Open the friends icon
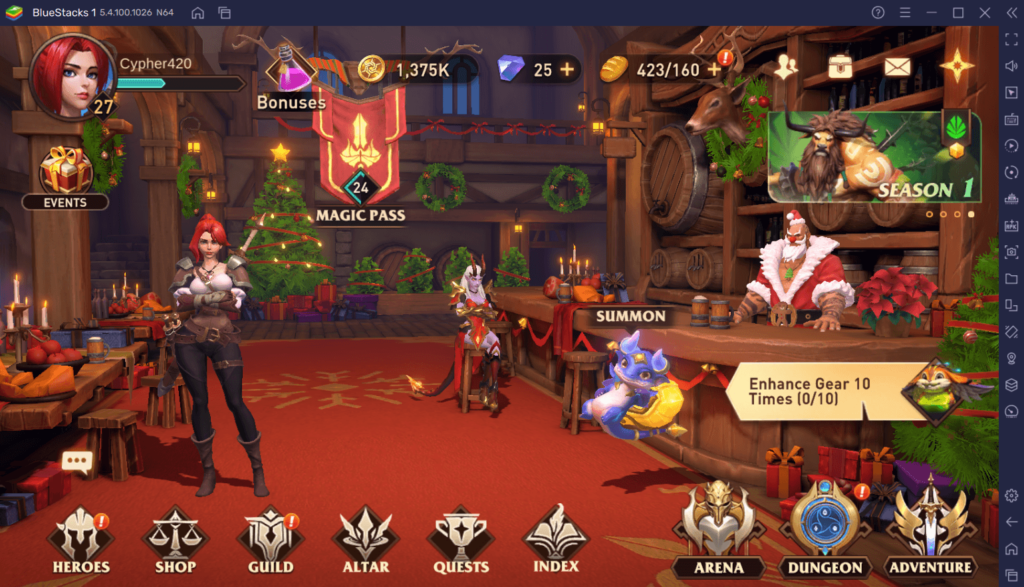This screenshot has width=1024, height=587. (x=786, y=68)
